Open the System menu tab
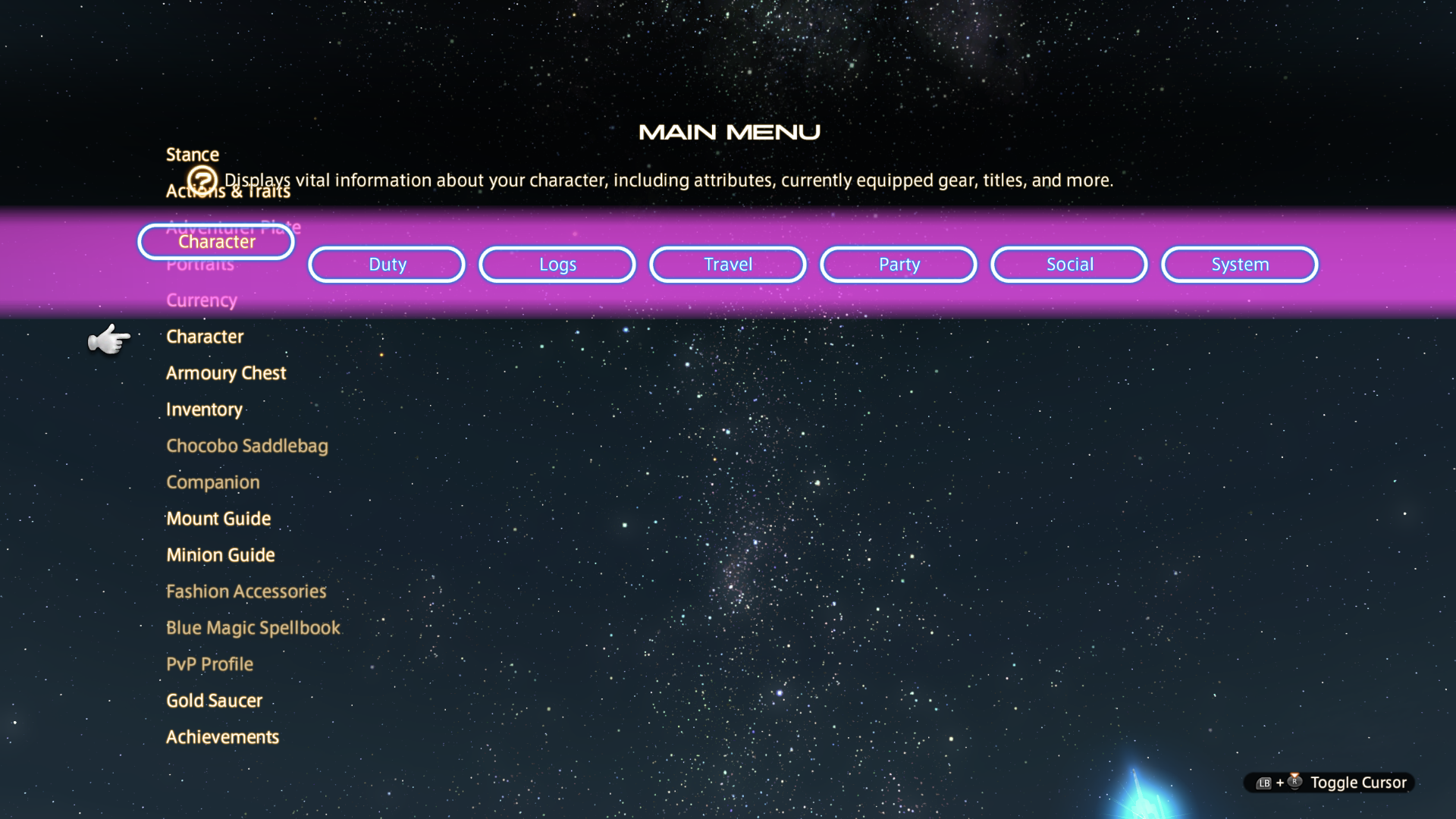Screen dimensions: 1456x819 click(x=1239, y=264)
